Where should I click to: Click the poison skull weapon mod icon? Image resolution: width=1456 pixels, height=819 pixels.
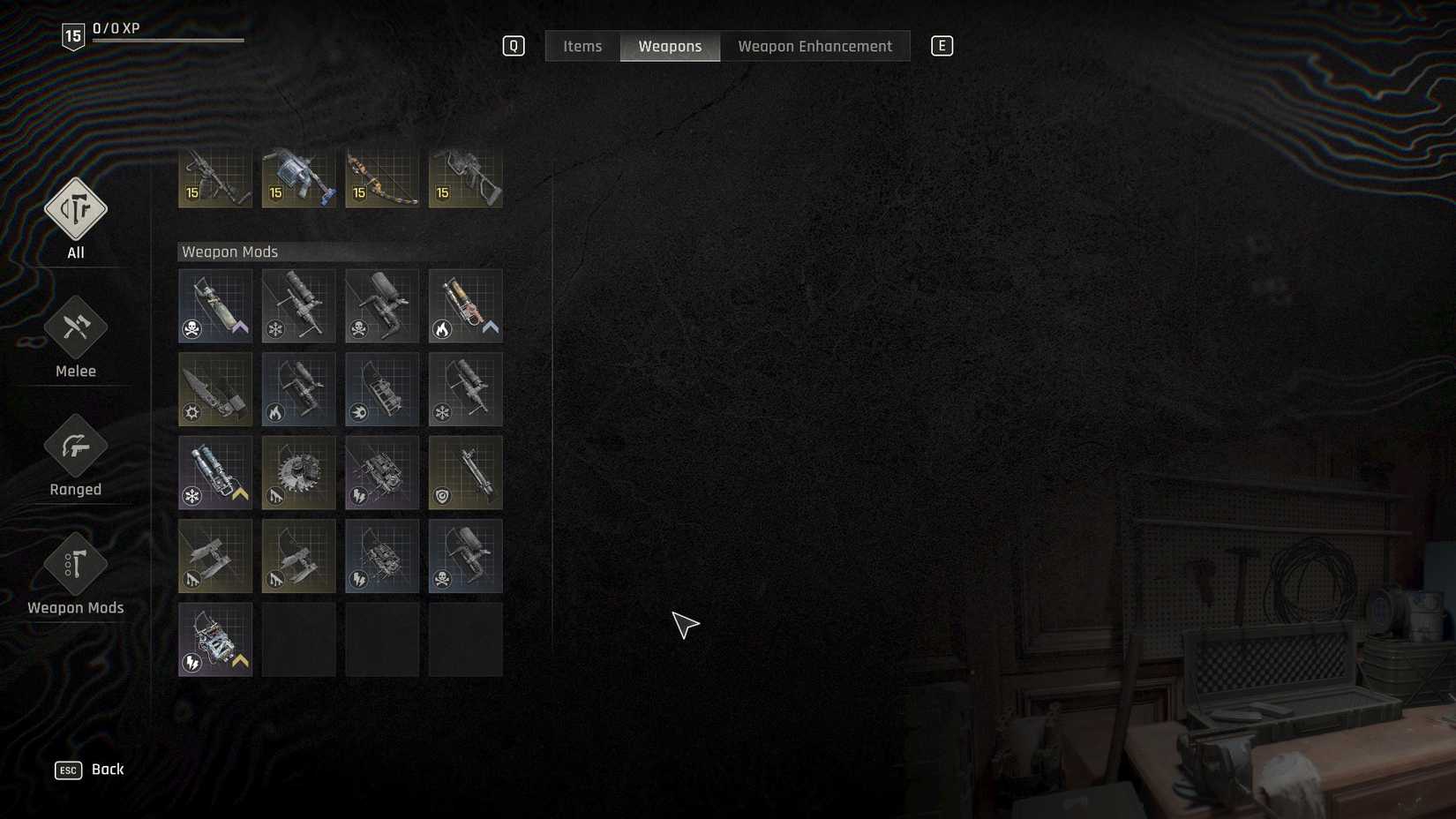(214, 306)
